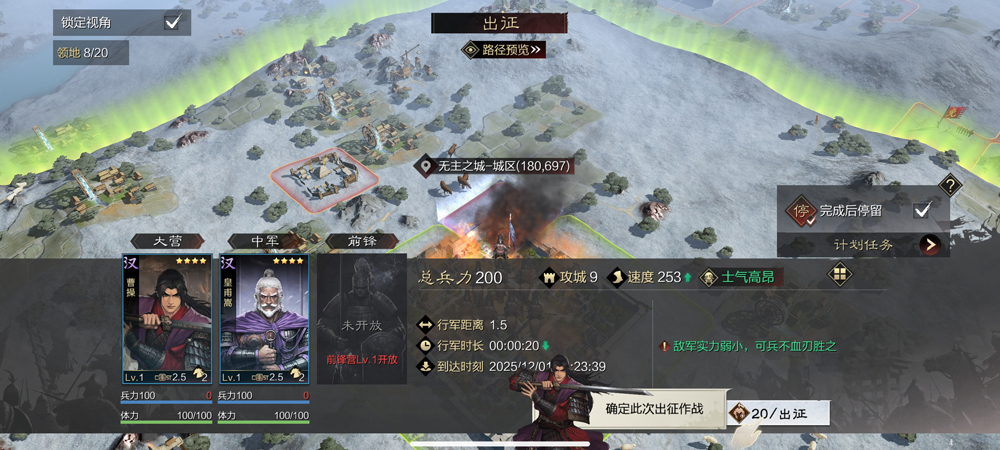Open 计划任务 scheduled task arrow
The width and height of the screenshot is (1000, 450).
click(931, 244)
